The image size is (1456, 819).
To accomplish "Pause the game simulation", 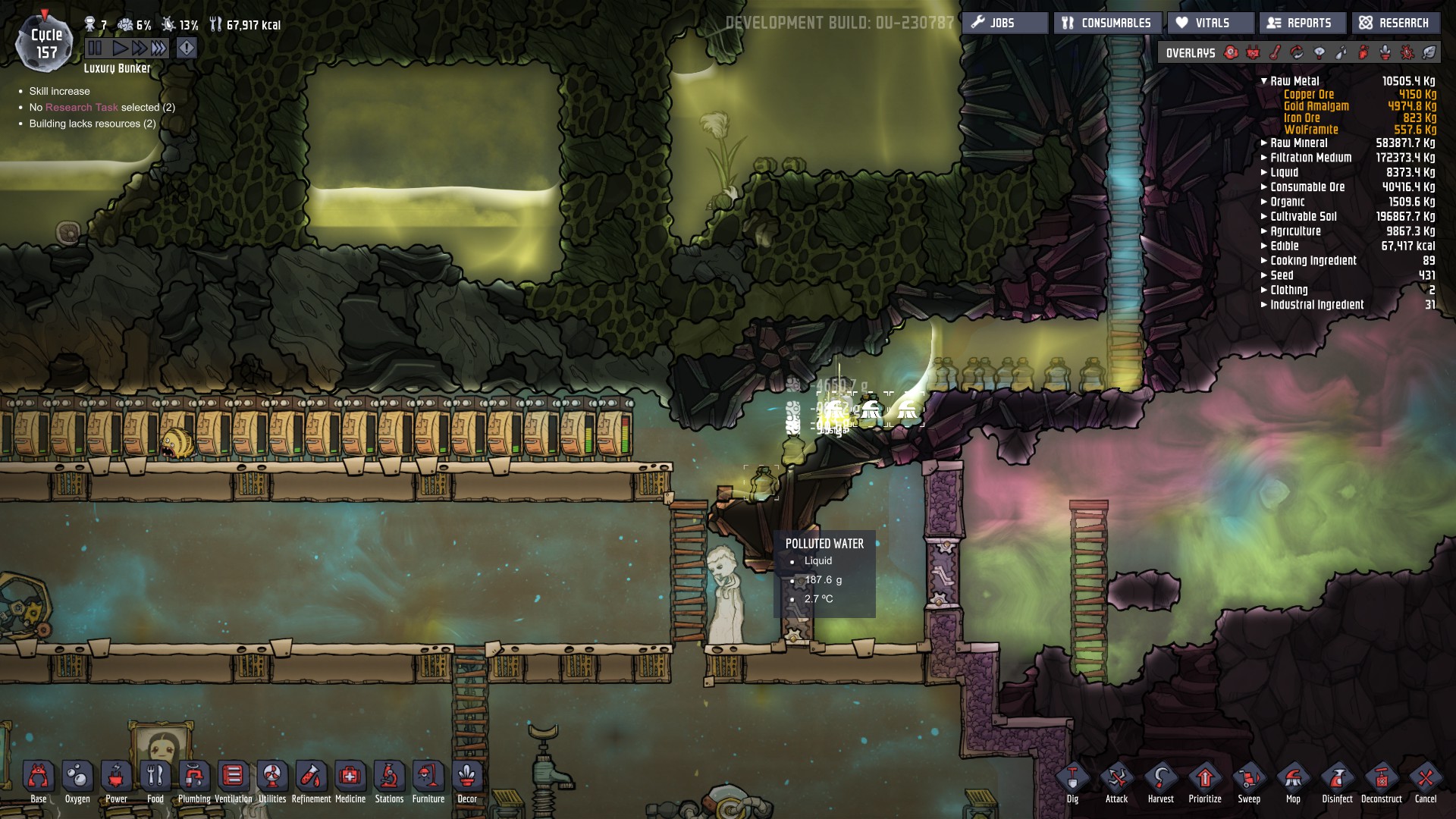I will click(x=95, y=47).
